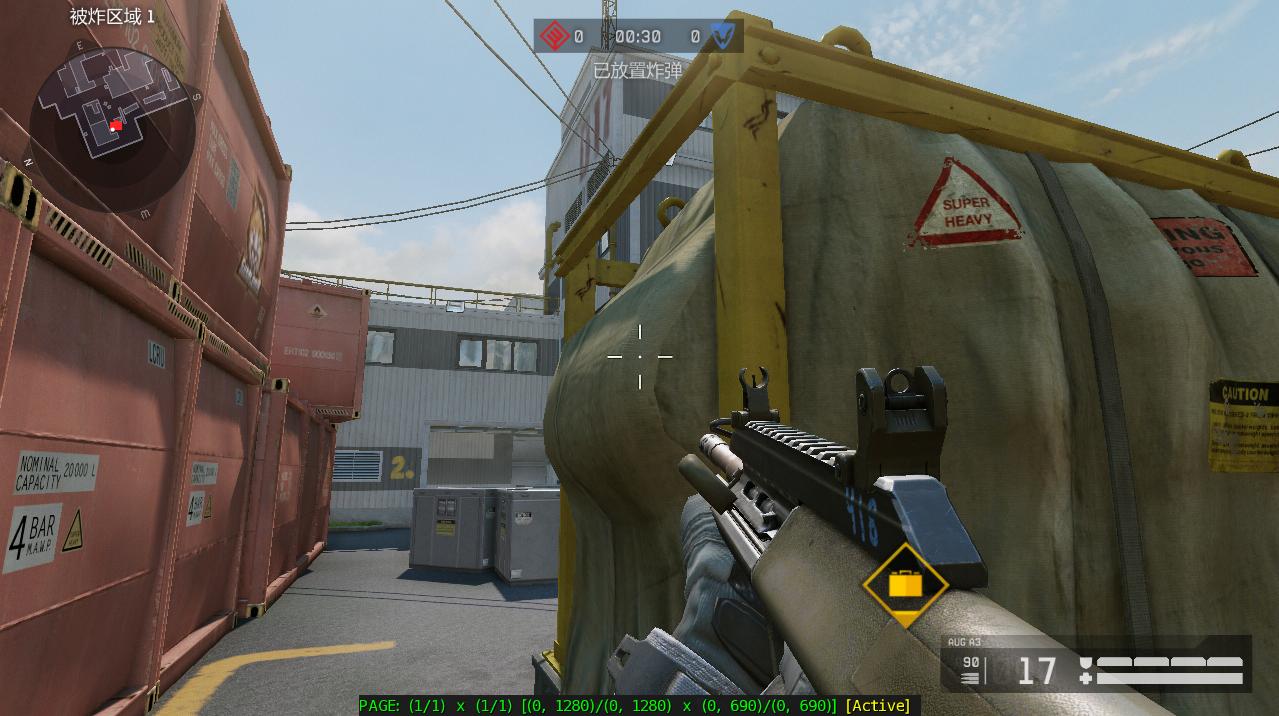Viewport: 1279px width, 716px height.
Task: Click the blue team shield emblem
Action: pyautogui.click(x=722, y=37)
